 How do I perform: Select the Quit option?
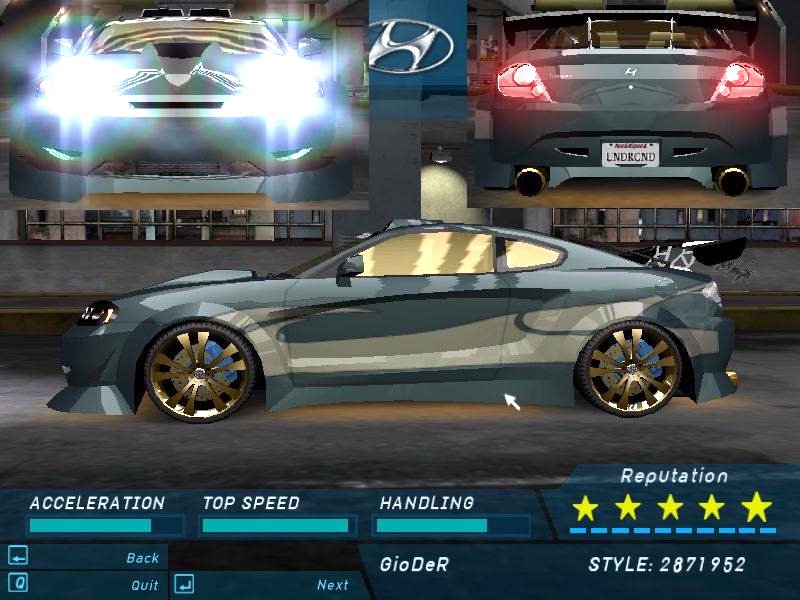point(144,585)
